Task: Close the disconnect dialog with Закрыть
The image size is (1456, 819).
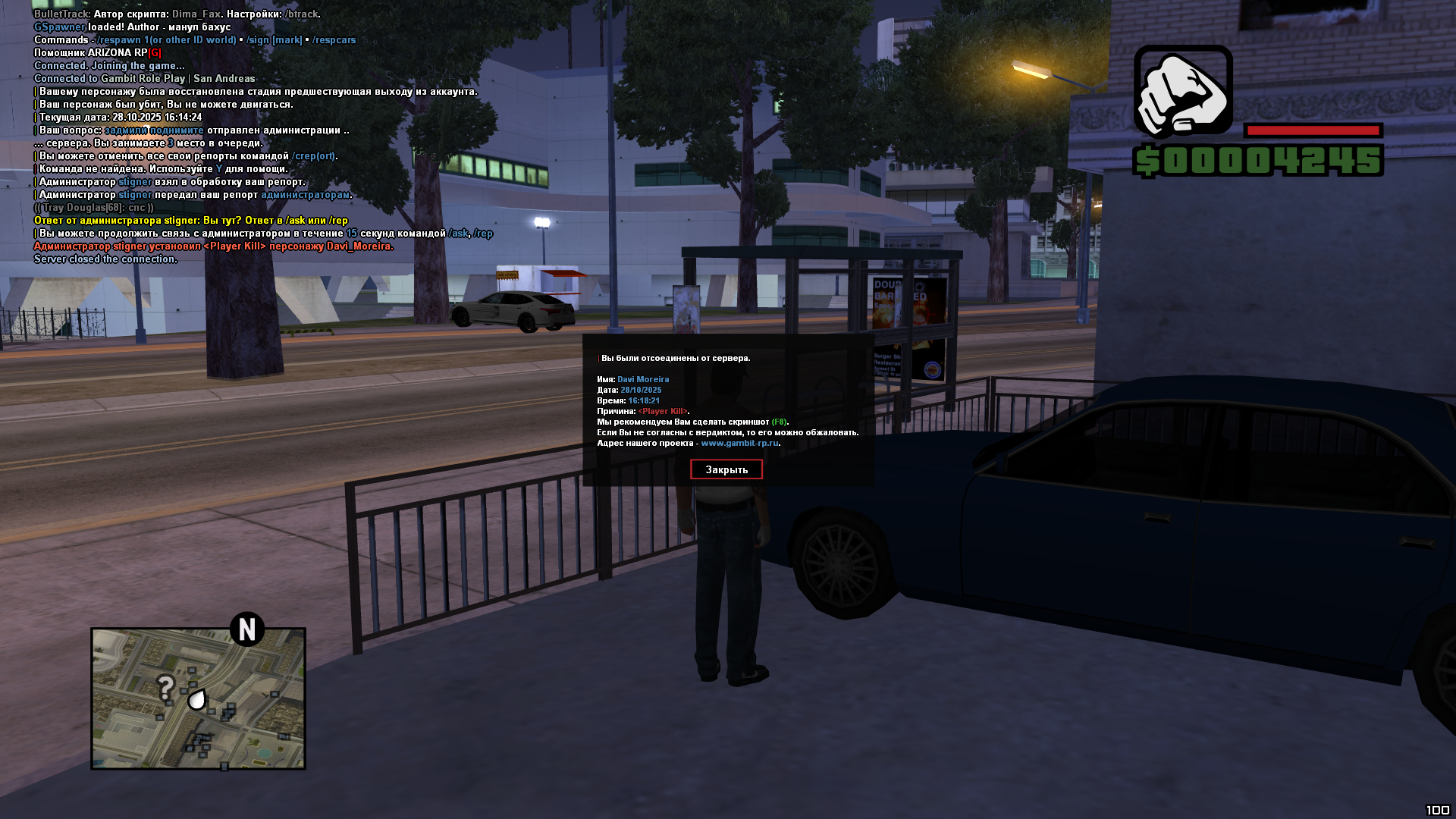Action: [726, 469]
